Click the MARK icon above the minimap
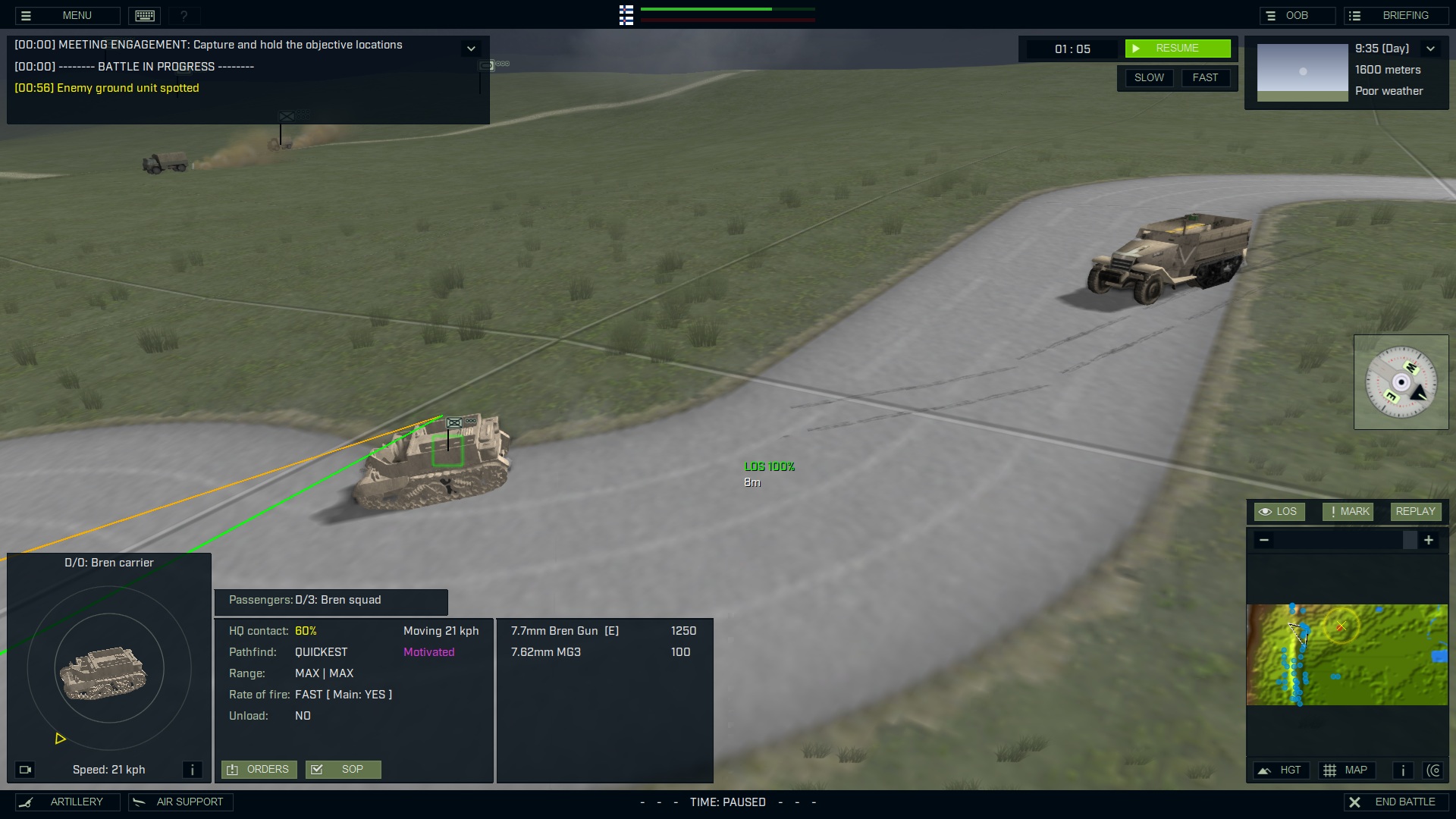The height and width of the screenshot is (819, 1456). coord(1348,511)
